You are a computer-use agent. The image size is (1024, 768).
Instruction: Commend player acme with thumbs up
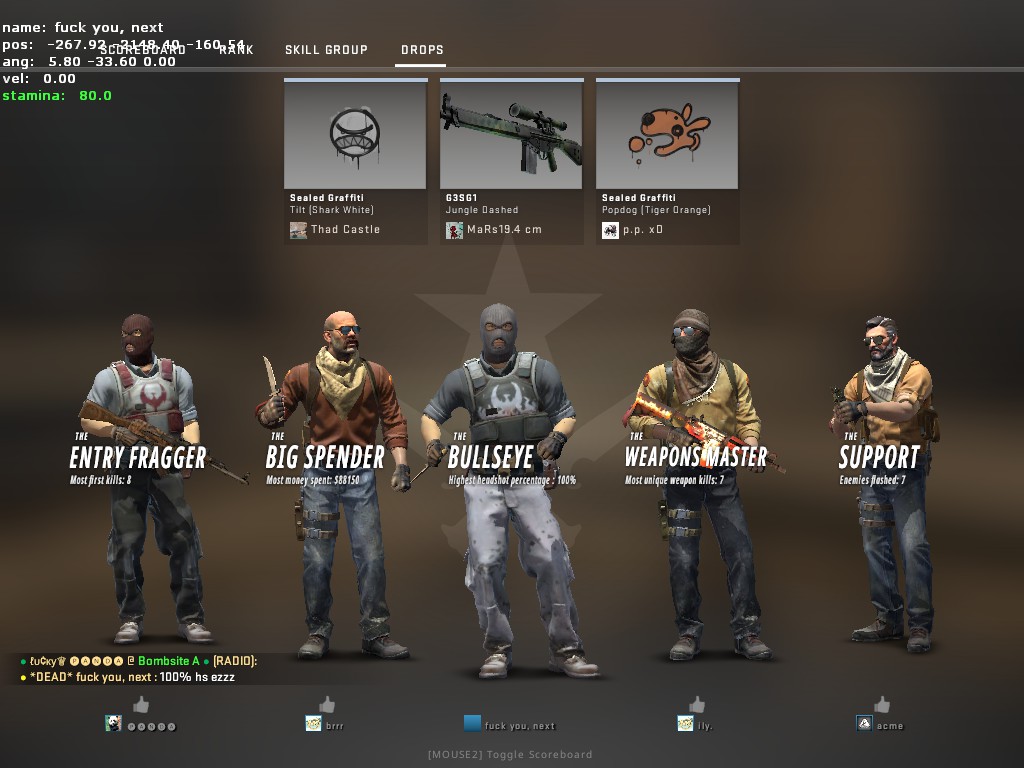click(x=882, y=705)
